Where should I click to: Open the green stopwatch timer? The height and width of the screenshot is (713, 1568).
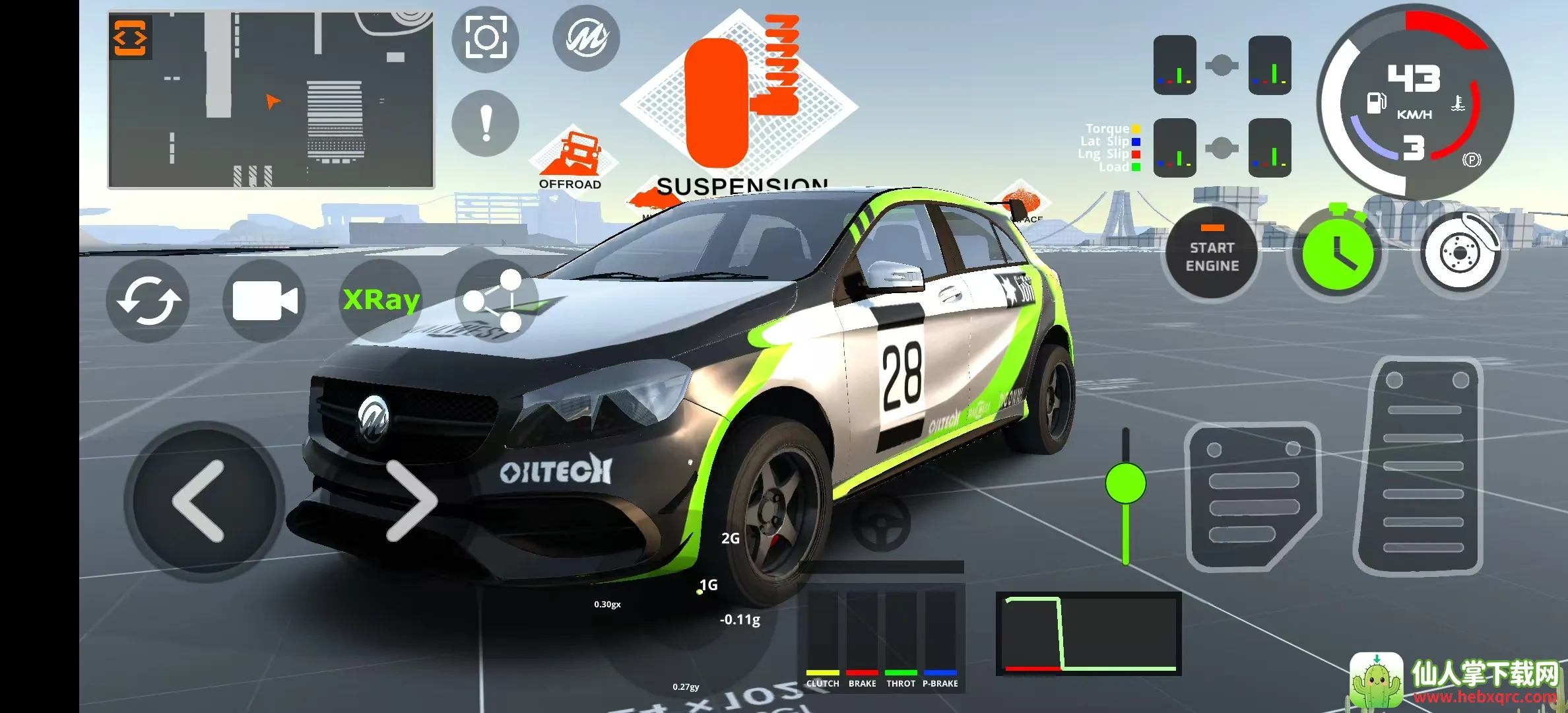tap(1337, 253)
